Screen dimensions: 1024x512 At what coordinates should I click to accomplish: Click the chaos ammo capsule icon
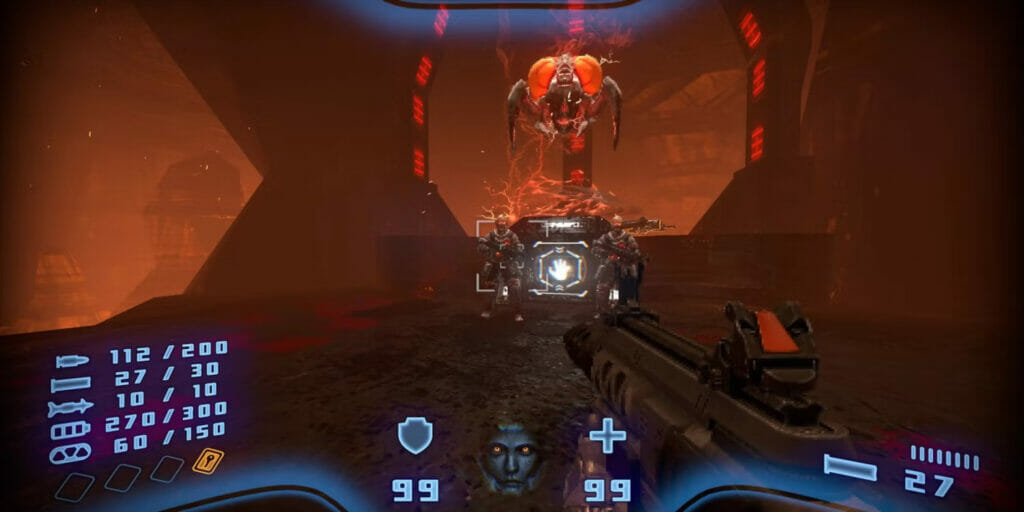pyautogui.click(x=71, y=453)
